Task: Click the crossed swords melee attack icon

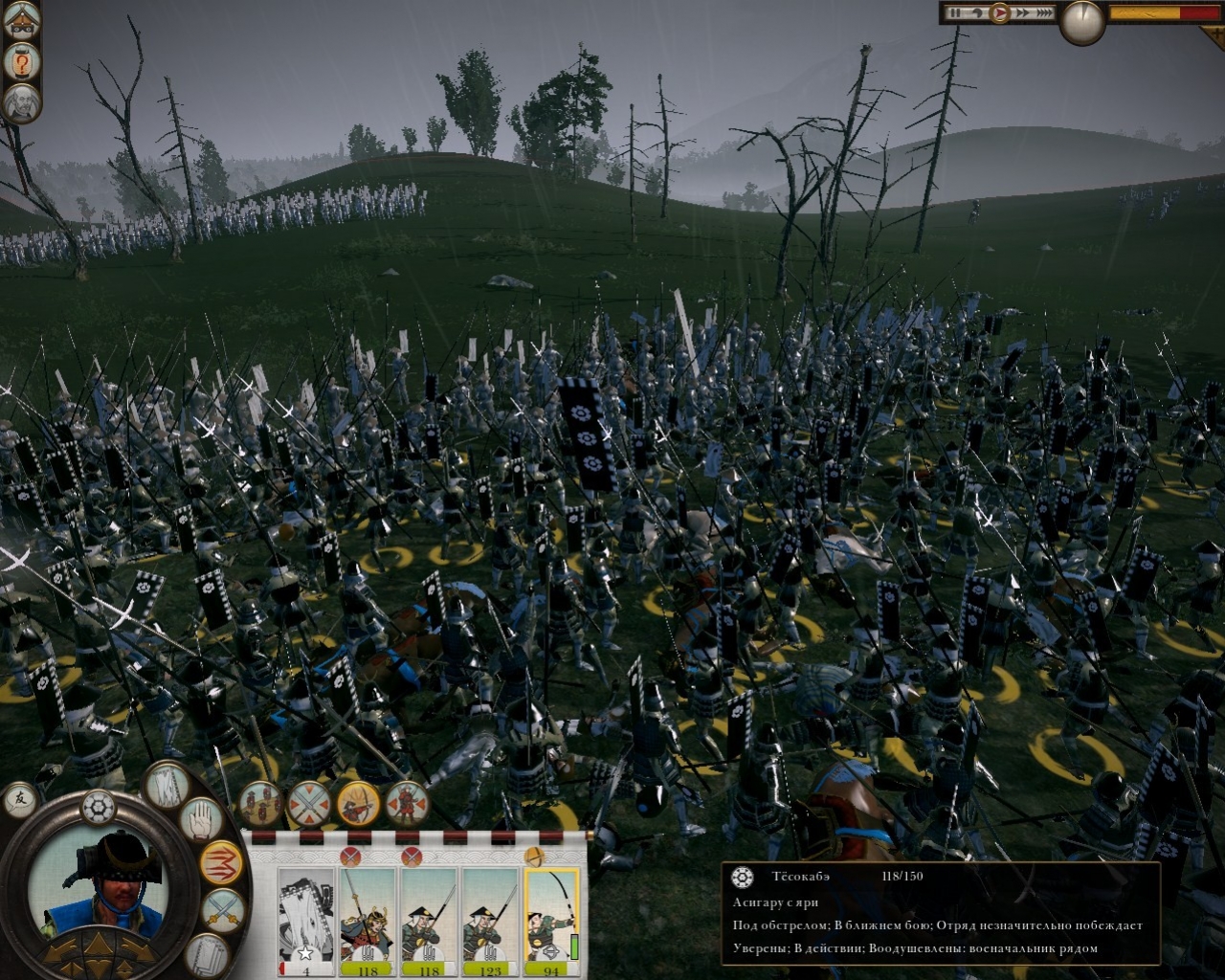Action: (x=222, y=908)
